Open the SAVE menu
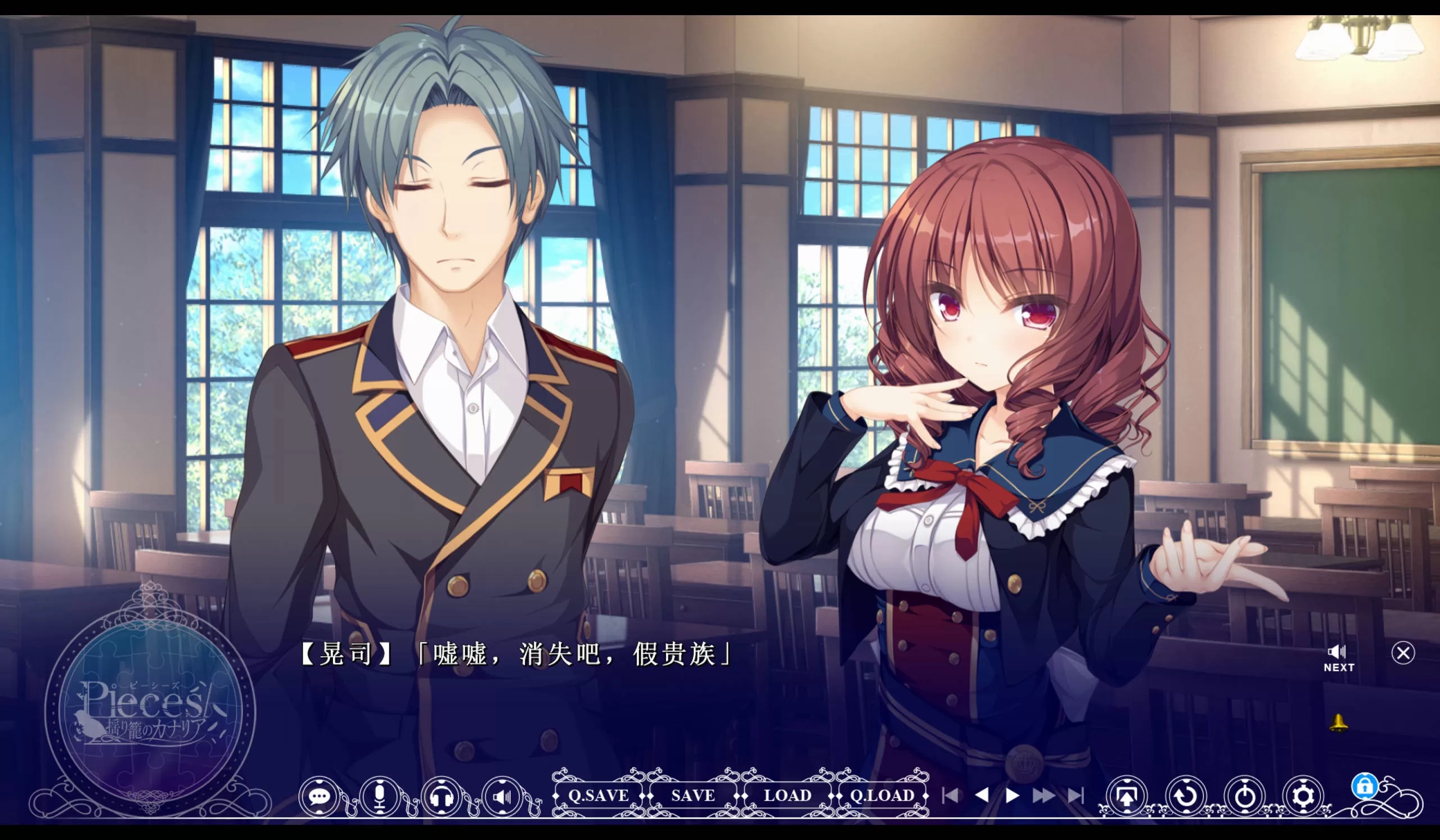The image size is (1440, 840). click(692, 796)
